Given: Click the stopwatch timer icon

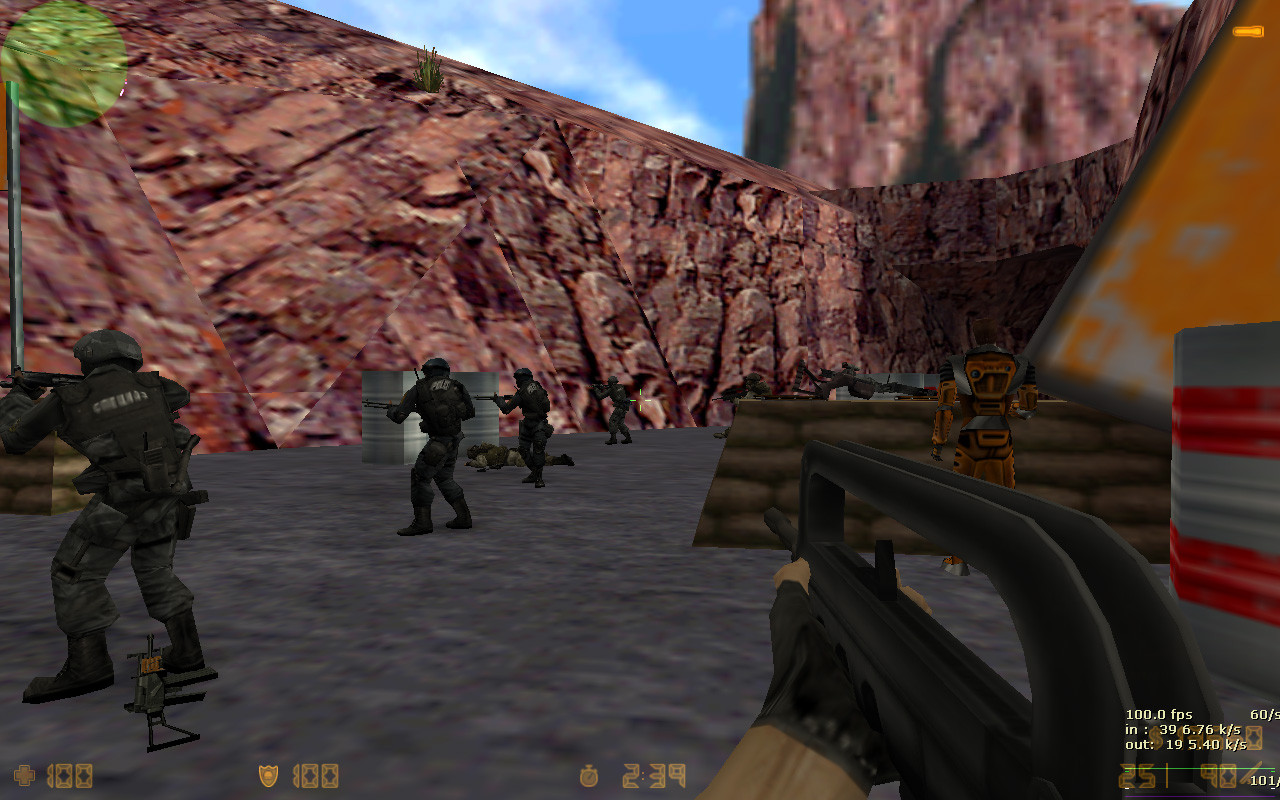Looking at the screenshot, I should click(588, 775).
